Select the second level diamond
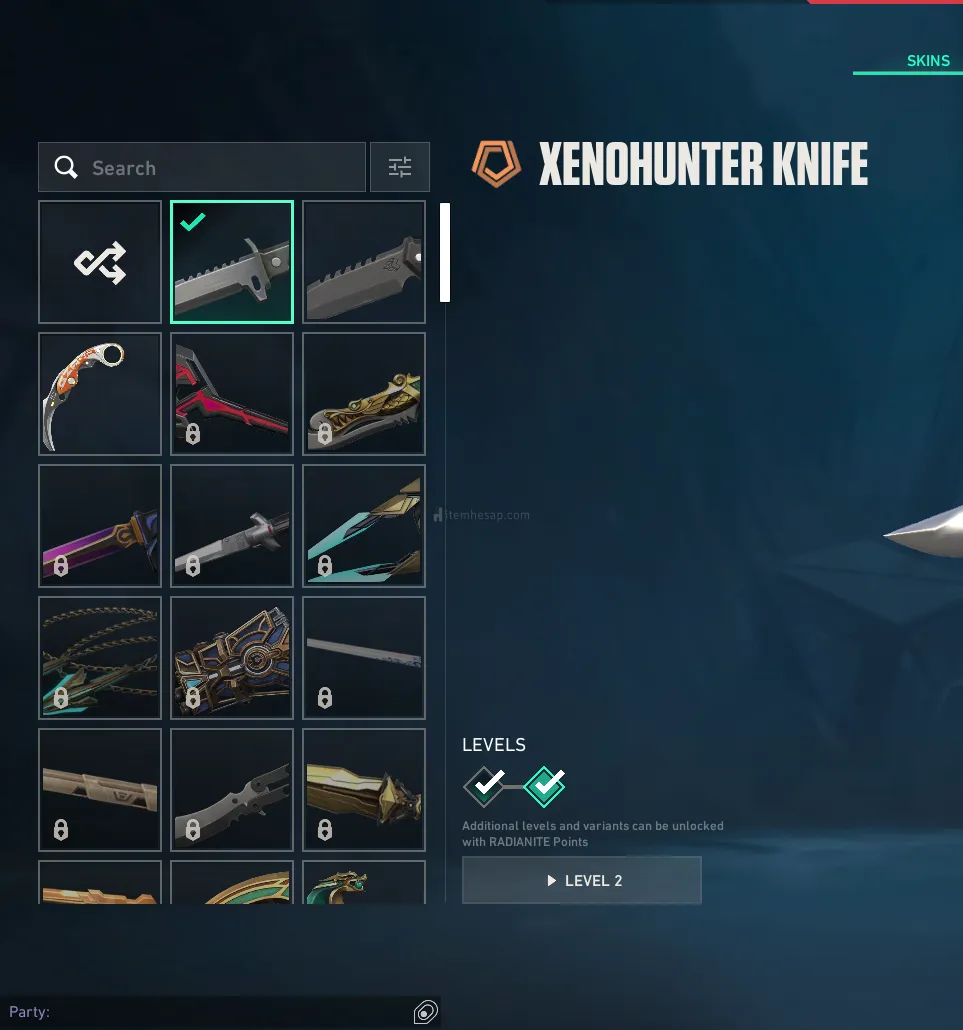The image size is (963, 1030). click(x=545, y=787)
